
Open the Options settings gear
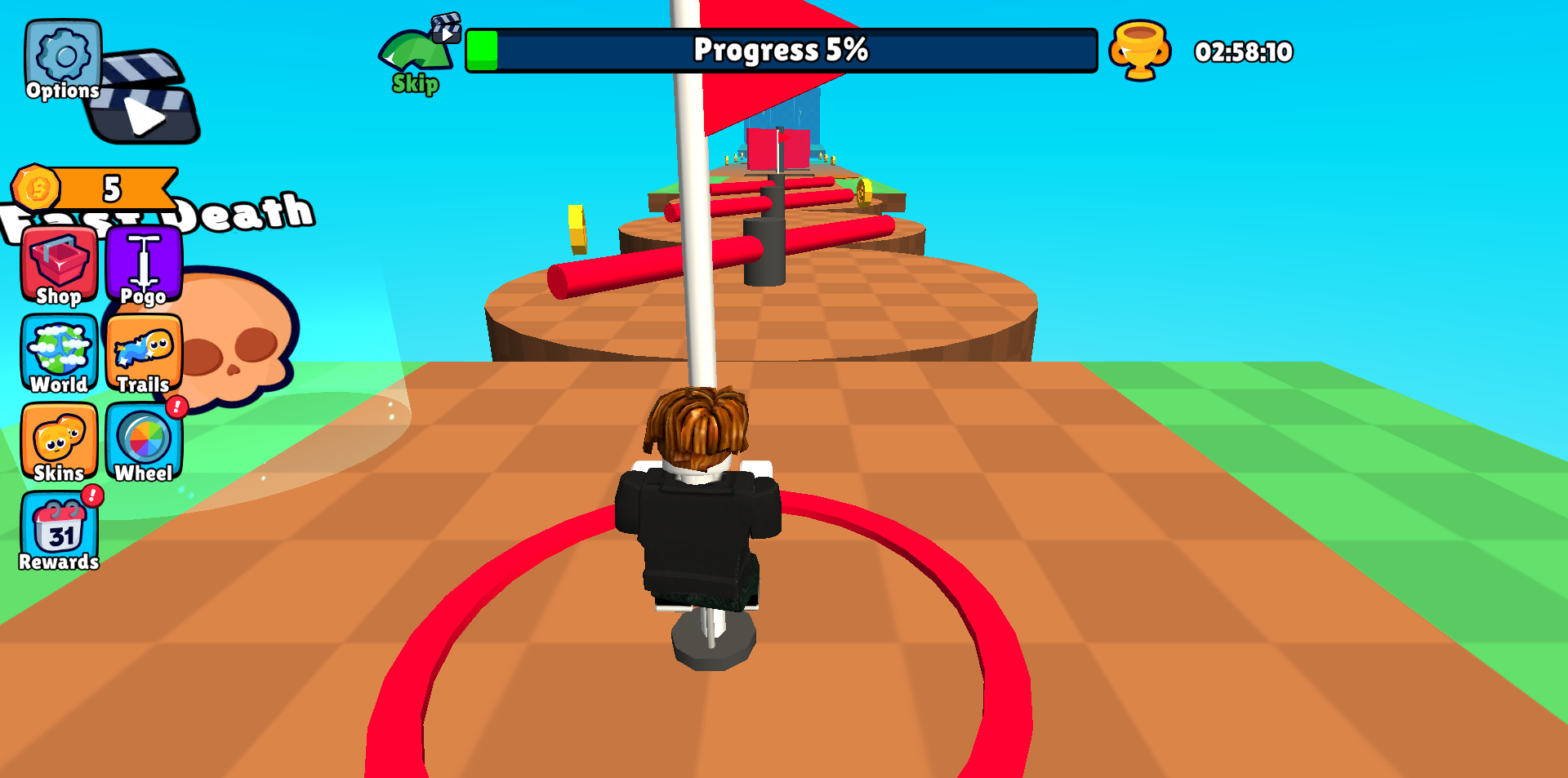pyautogui.click(x=60, y=56)
